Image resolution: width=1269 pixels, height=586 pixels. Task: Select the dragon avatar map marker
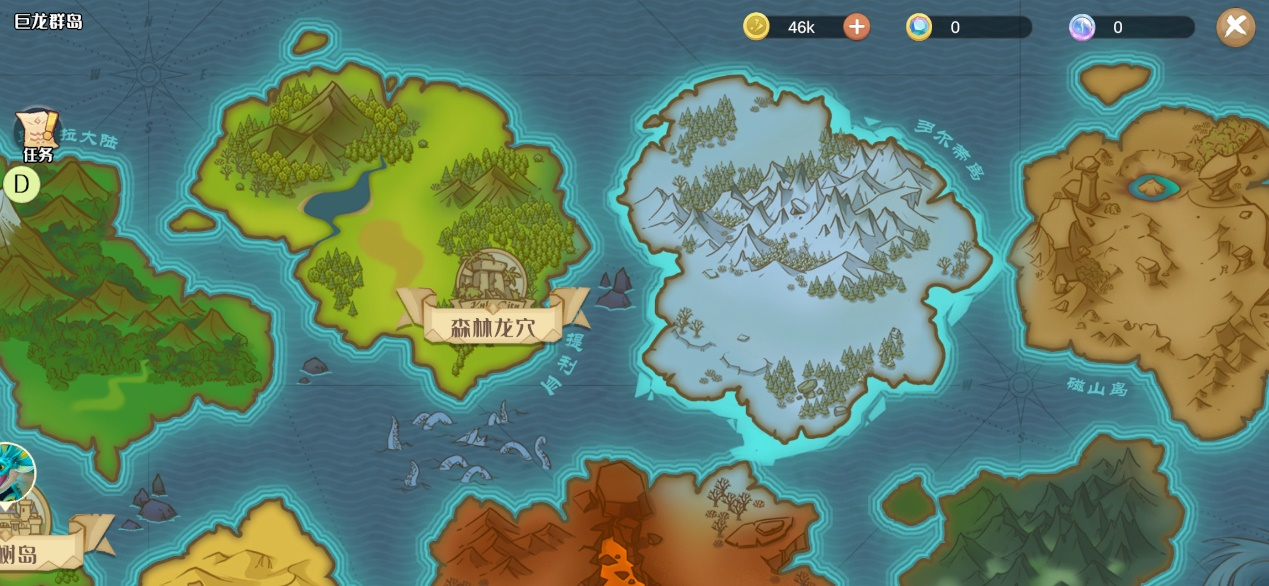click(14, 473)
